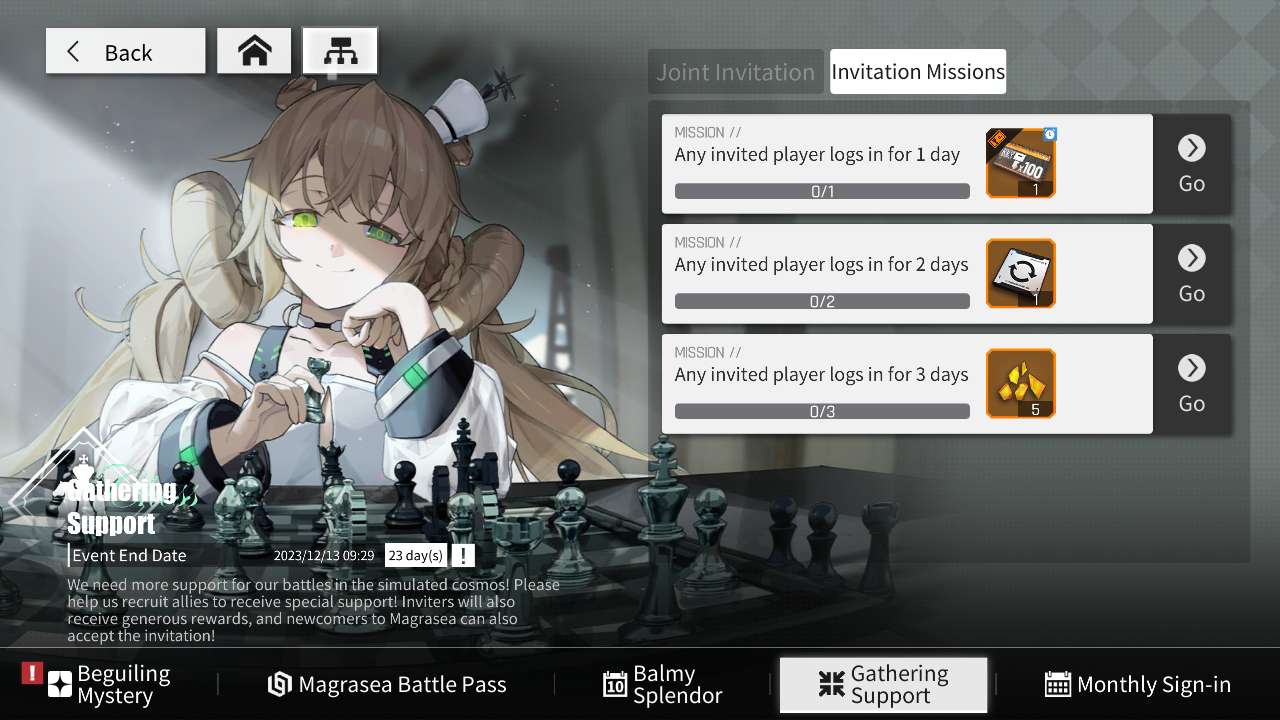Show event info via the exclamation button
This screenshot has height=720, width=1280.
coord(462,556)
